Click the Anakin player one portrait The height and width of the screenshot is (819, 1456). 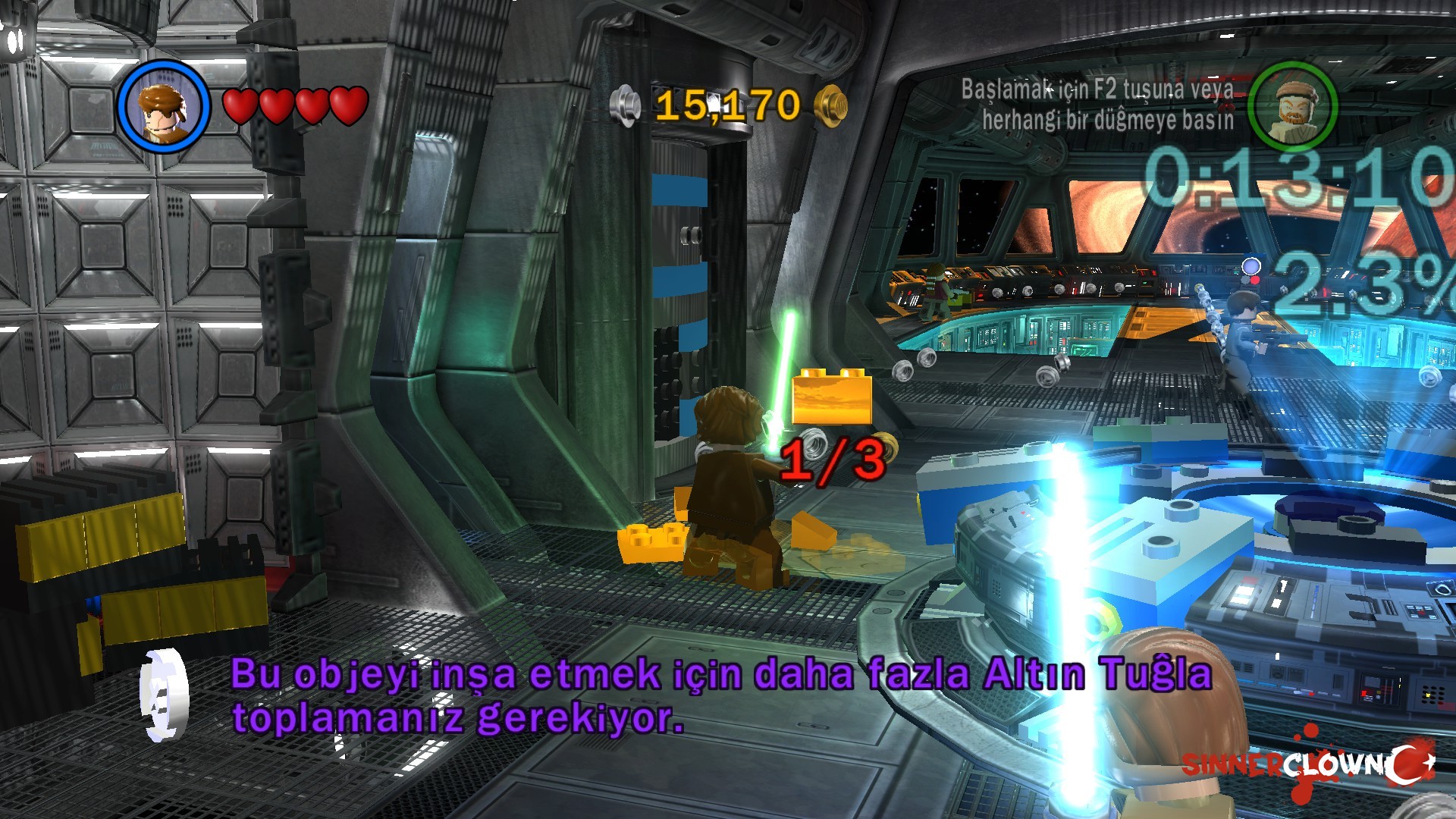[x=163, y=106]
